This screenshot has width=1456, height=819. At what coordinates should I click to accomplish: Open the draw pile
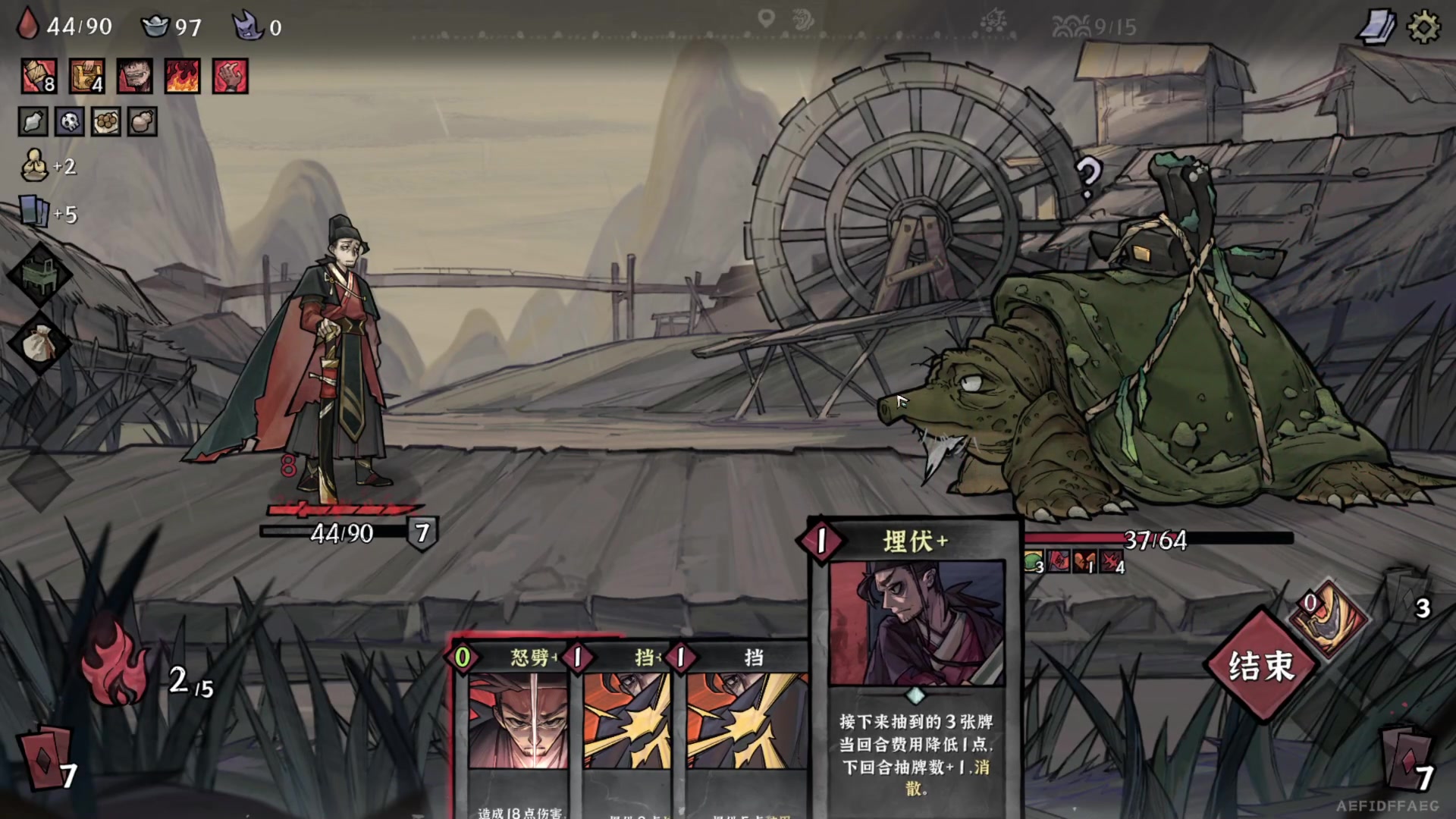click(x=47, y=758)
